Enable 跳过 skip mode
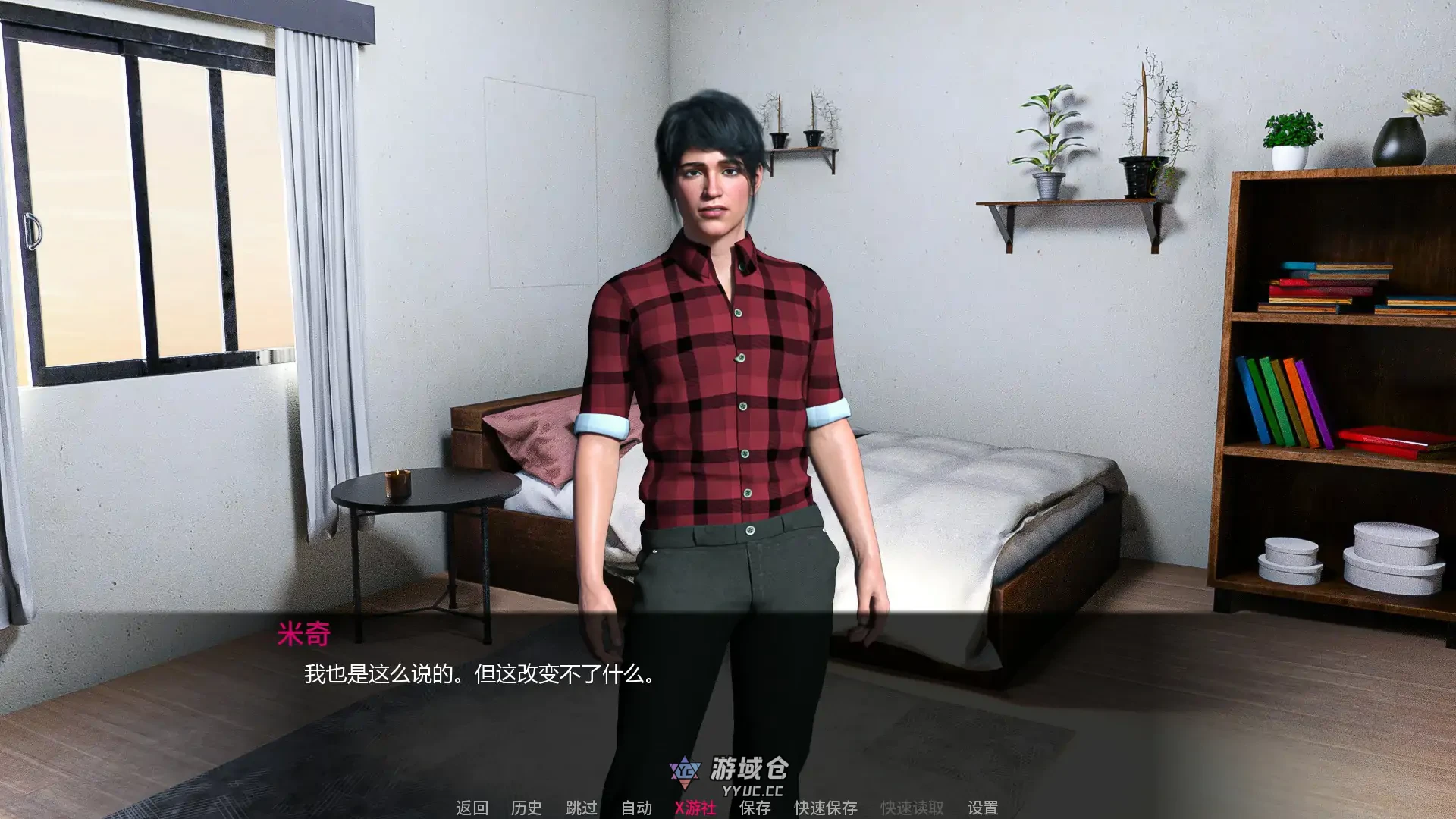Screen dimensions: 1456x819 579,808
